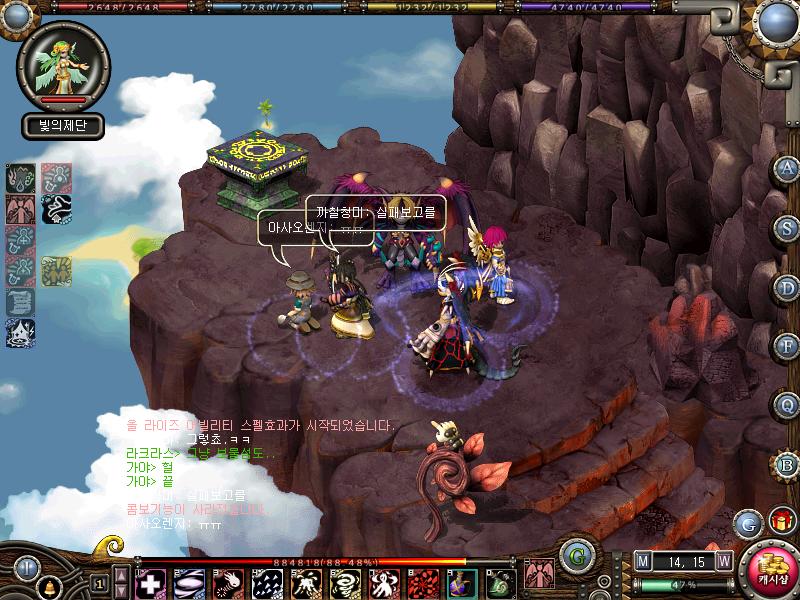This screenshot has width=800, height=600.
Task: Click the round F shortcut button
Action: coord(788,346)
